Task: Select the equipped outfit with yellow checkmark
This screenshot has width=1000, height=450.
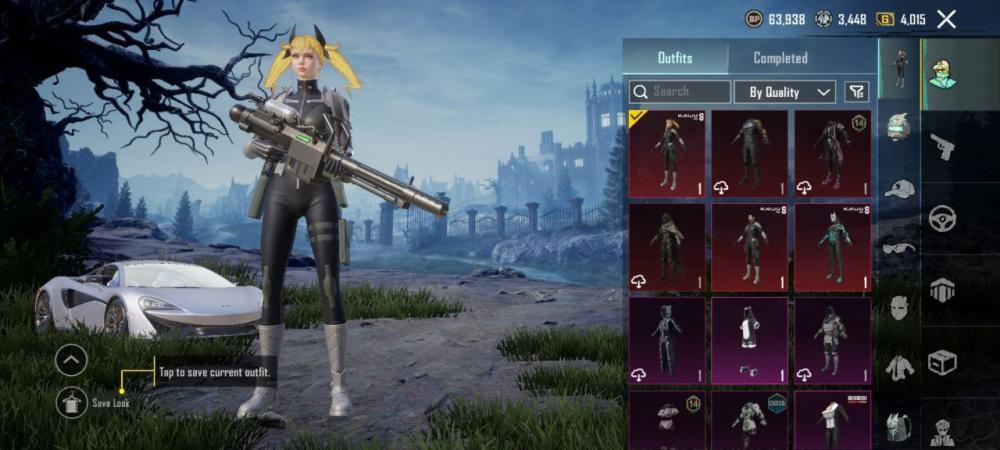Action: [x=667, y=153]
